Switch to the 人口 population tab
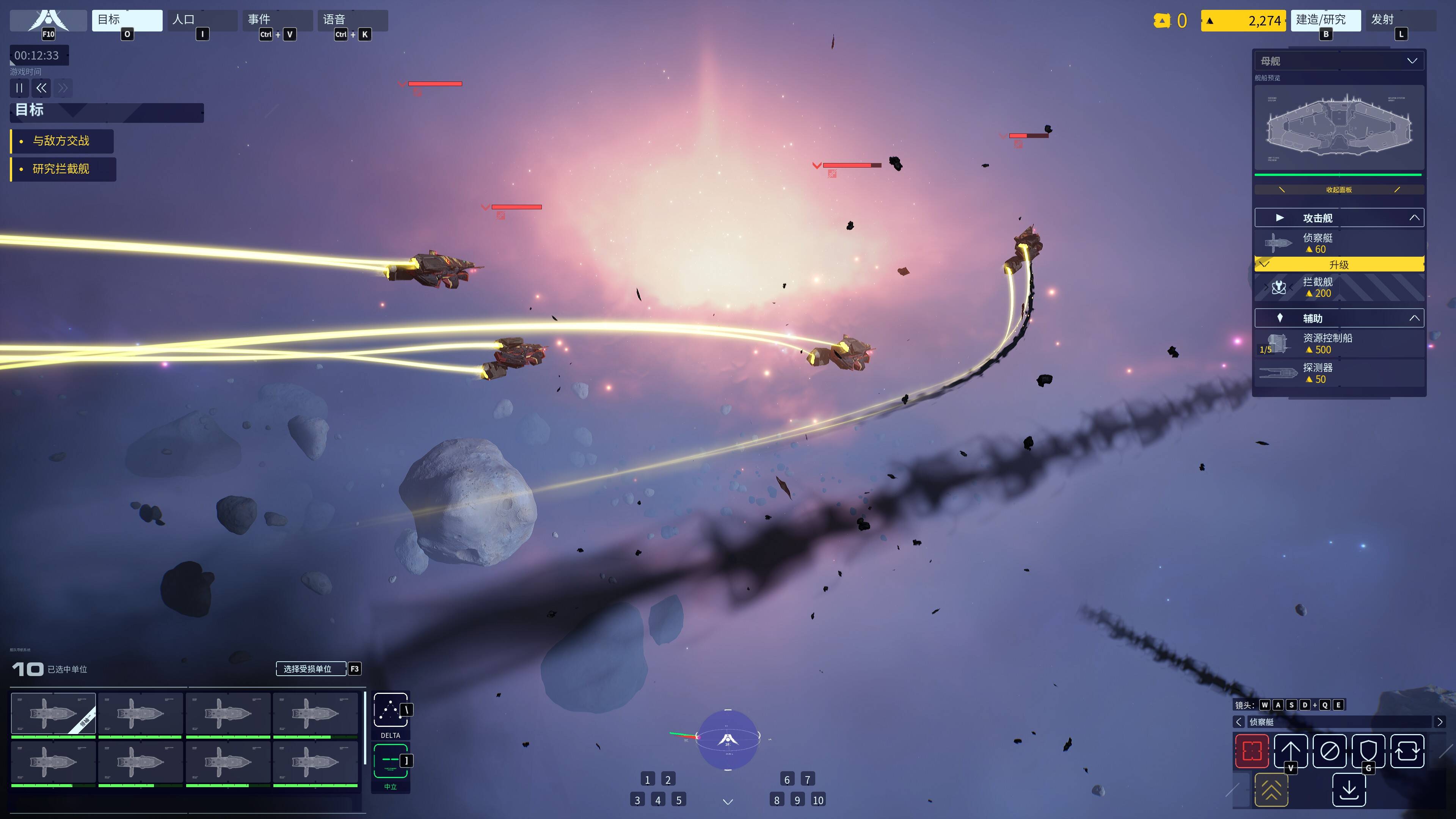The width and height of the screenshot is (1456, 819). 202,20
